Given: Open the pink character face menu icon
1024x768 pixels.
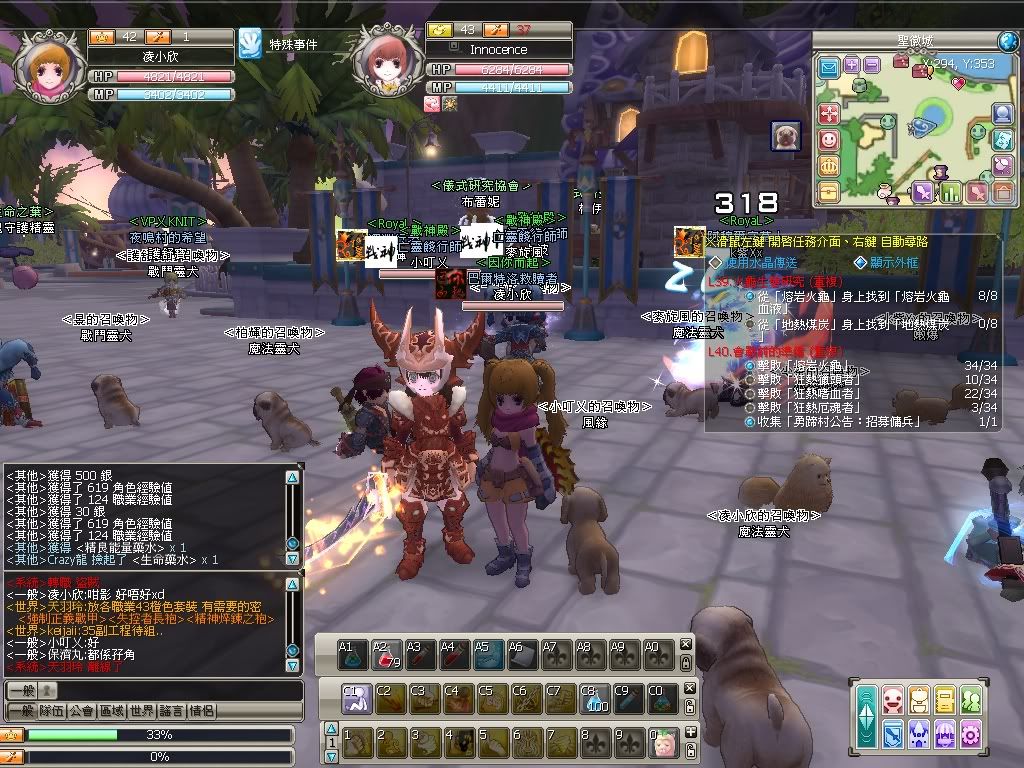Looking at the screenshot, I should [893, 699].
